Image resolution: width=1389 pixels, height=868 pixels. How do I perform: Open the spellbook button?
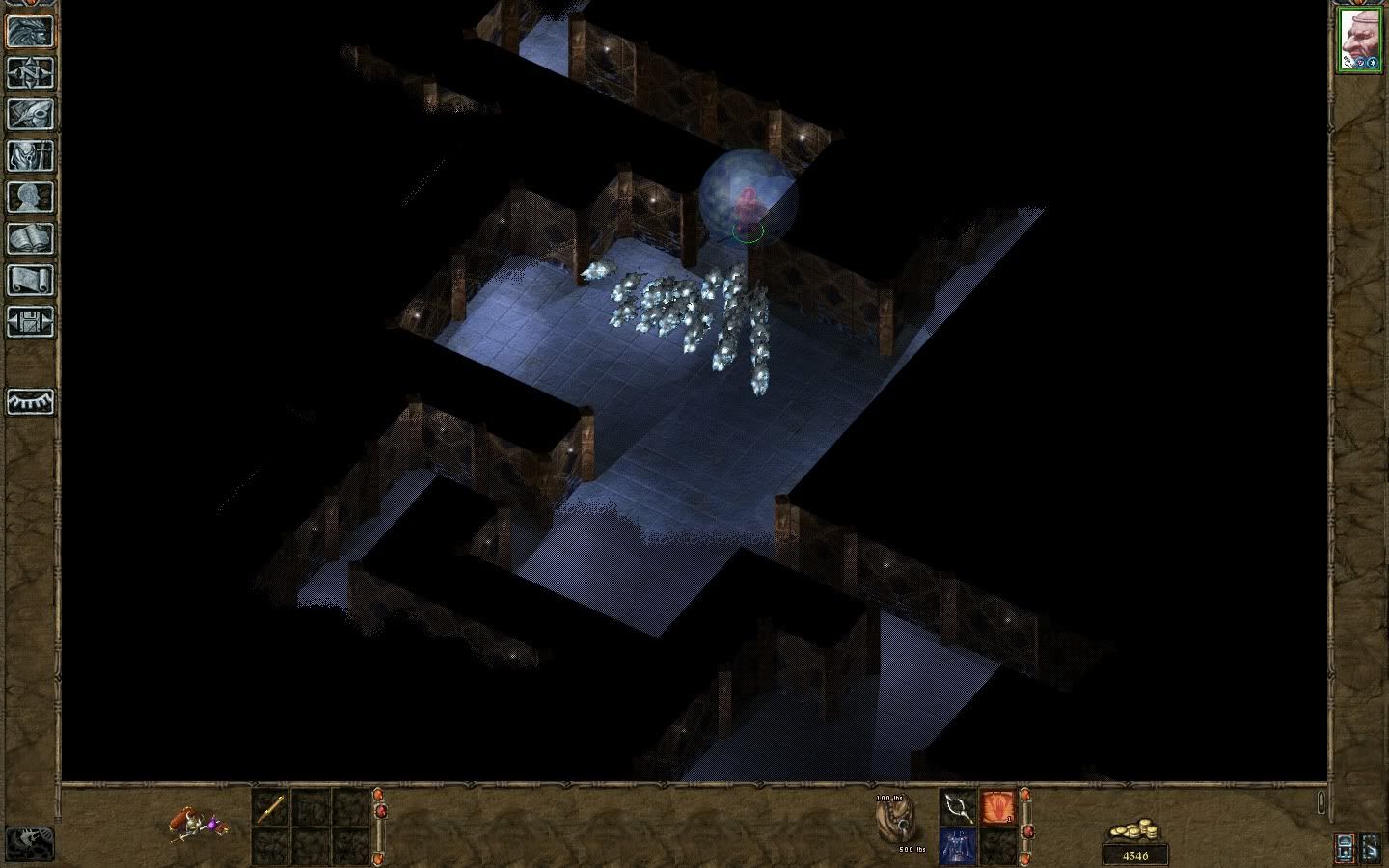point(30,239)
